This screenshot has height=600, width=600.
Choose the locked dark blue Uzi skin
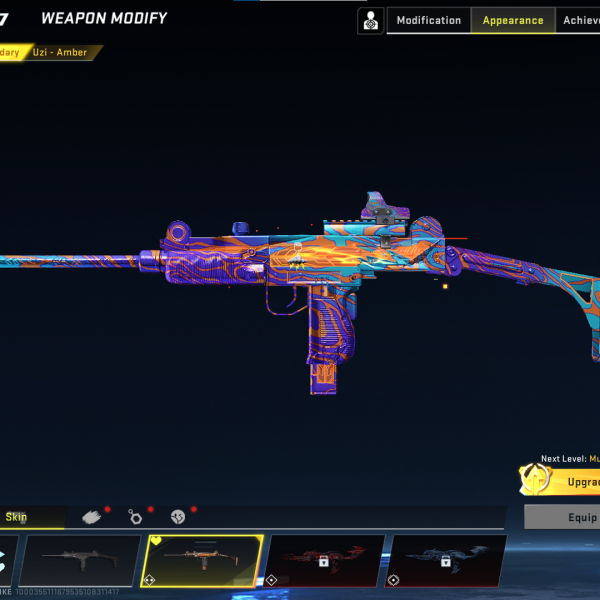pyautogui.click(x=446, y=560)
